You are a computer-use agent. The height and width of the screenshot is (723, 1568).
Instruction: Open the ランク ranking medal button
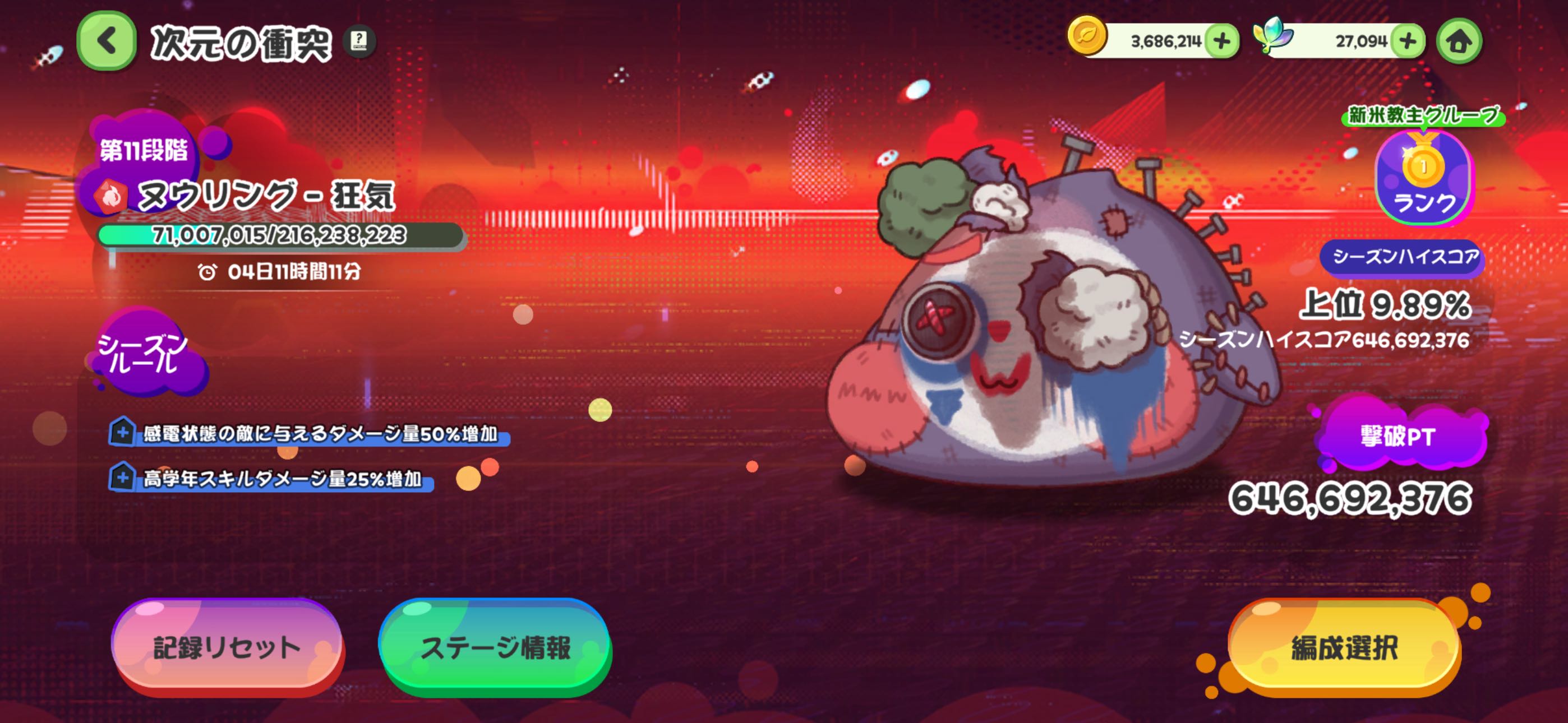tap(1423, 178)
